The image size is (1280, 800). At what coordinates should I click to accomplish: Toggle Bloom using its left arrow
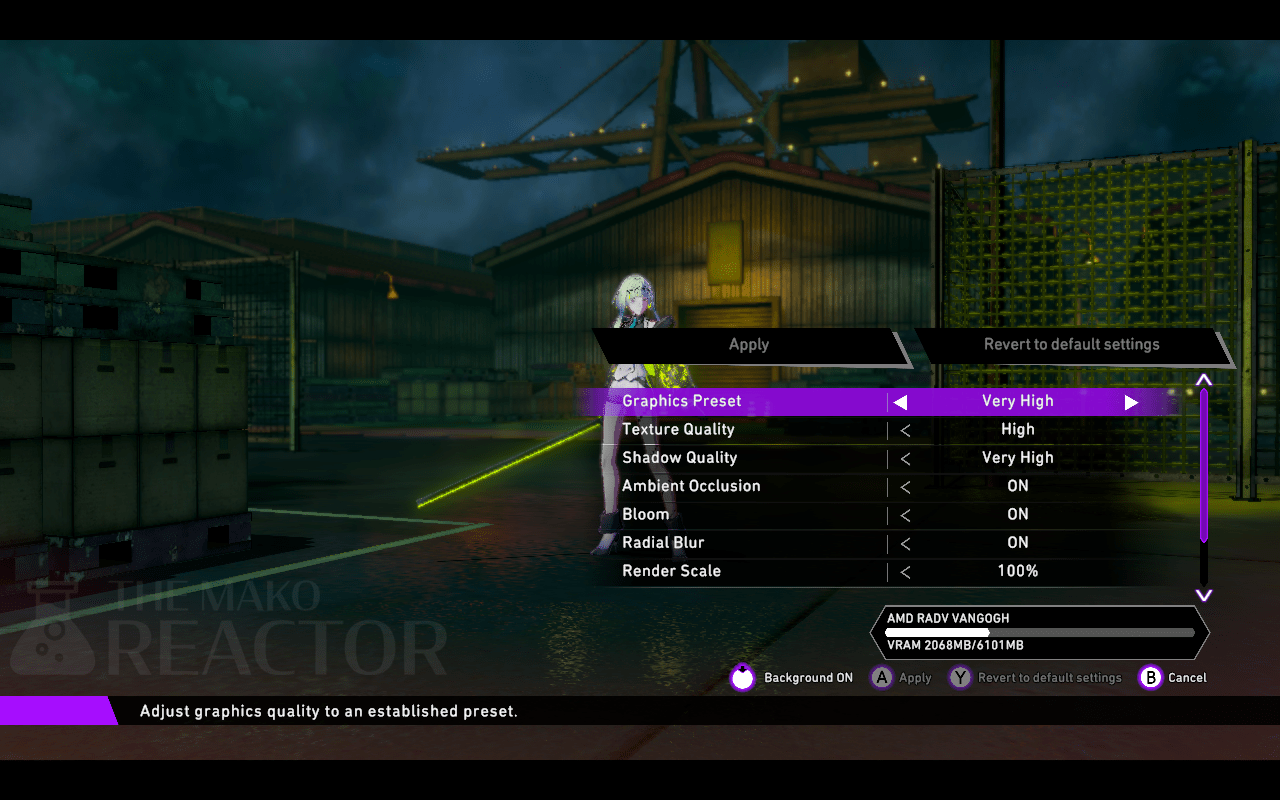(x=905, y=516)
